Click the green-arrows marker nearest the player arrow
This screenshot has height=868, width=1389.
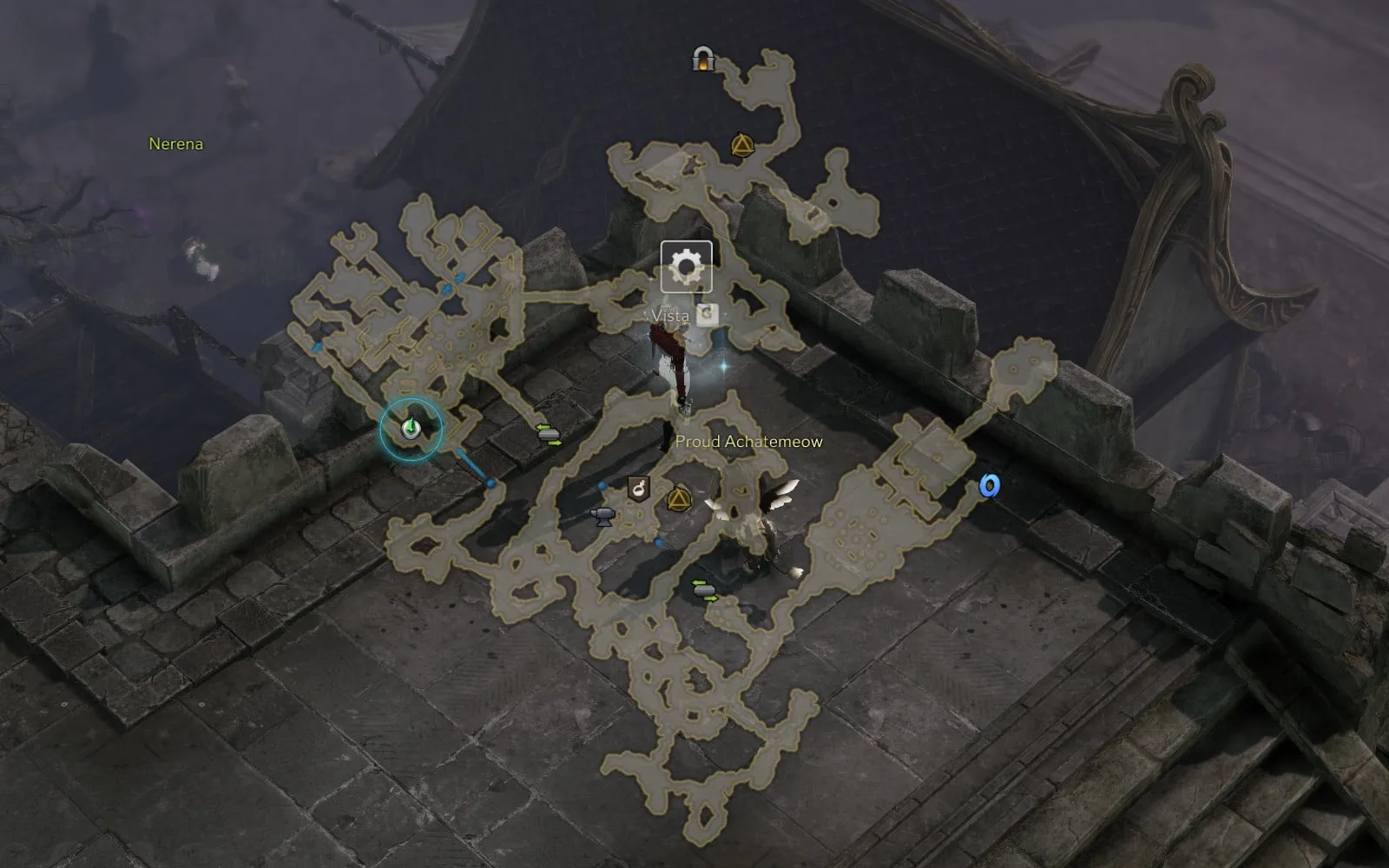[549, 434]
